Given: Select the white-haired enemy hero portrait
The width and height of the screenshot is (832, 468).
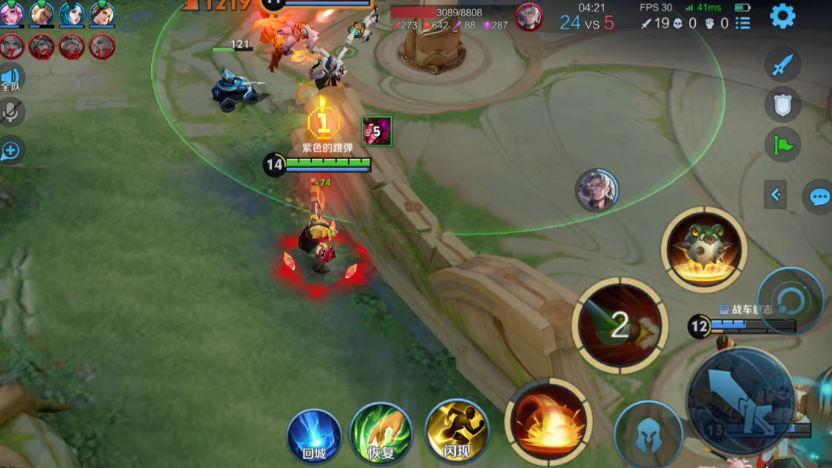Looking at the screenshot, I should click(x=597, y=190).
